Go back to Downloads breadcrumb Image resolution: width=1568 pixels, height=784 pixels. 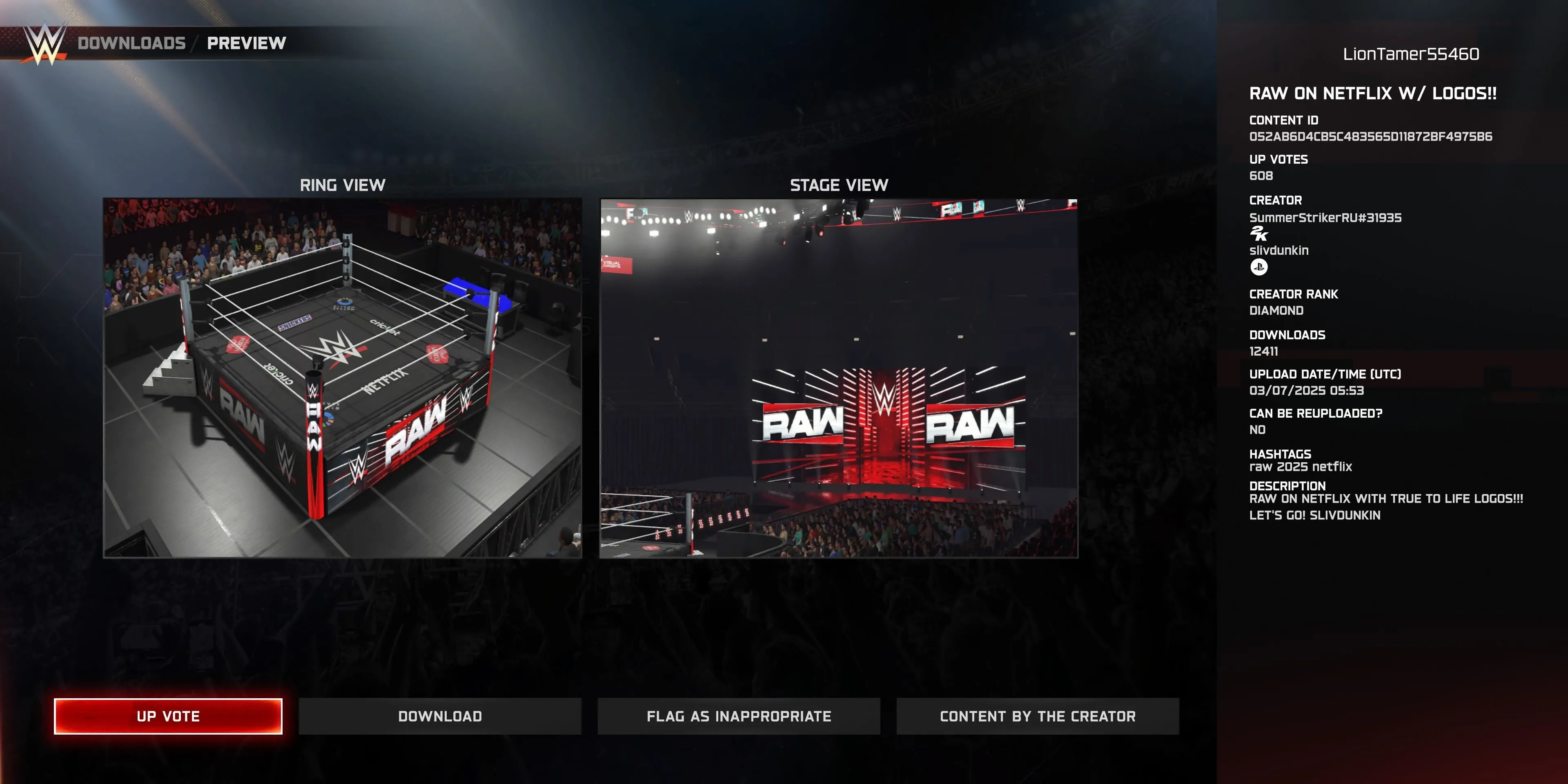point(131,43)
